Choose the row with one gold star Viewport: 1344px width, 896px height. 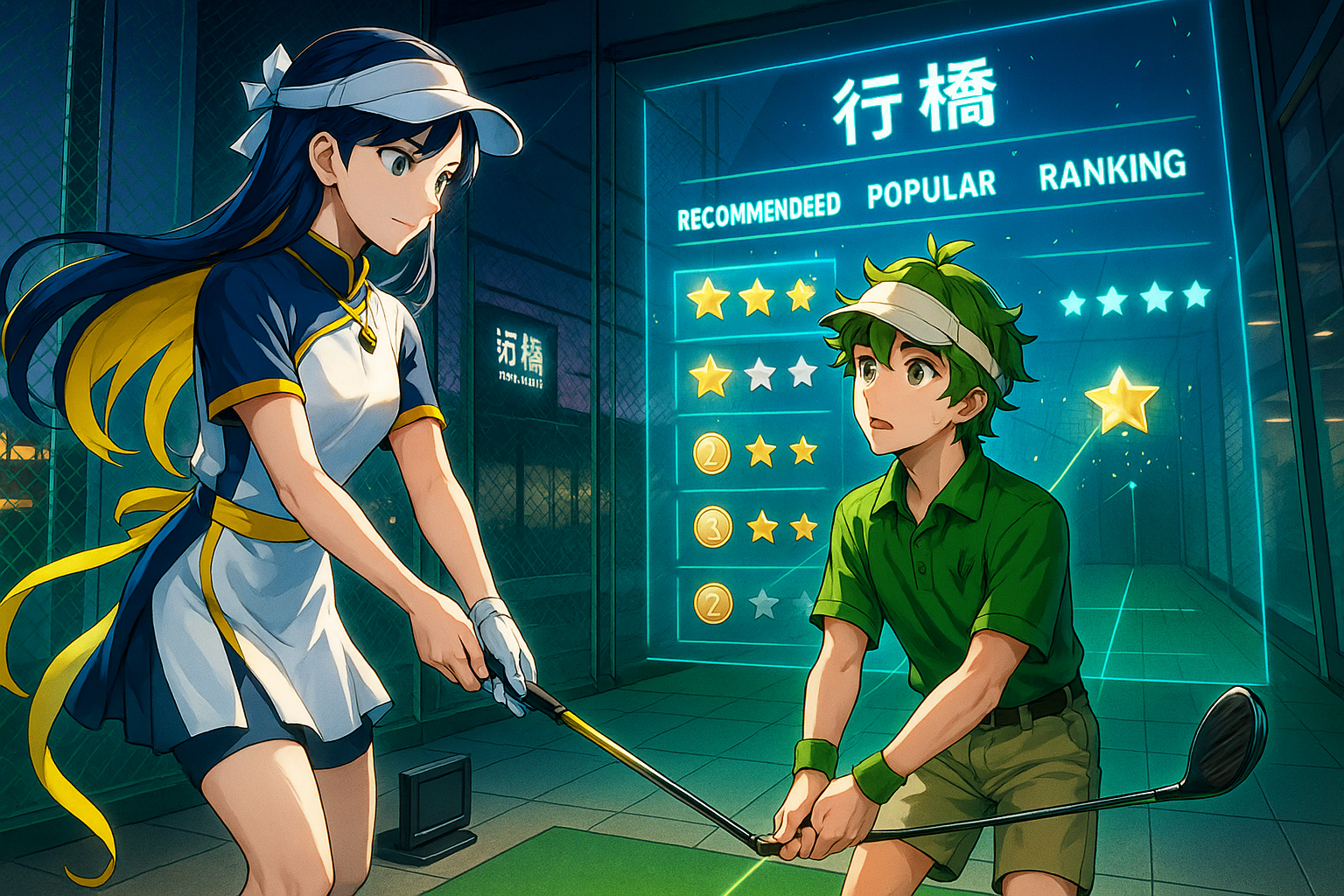tap(753, 374)
